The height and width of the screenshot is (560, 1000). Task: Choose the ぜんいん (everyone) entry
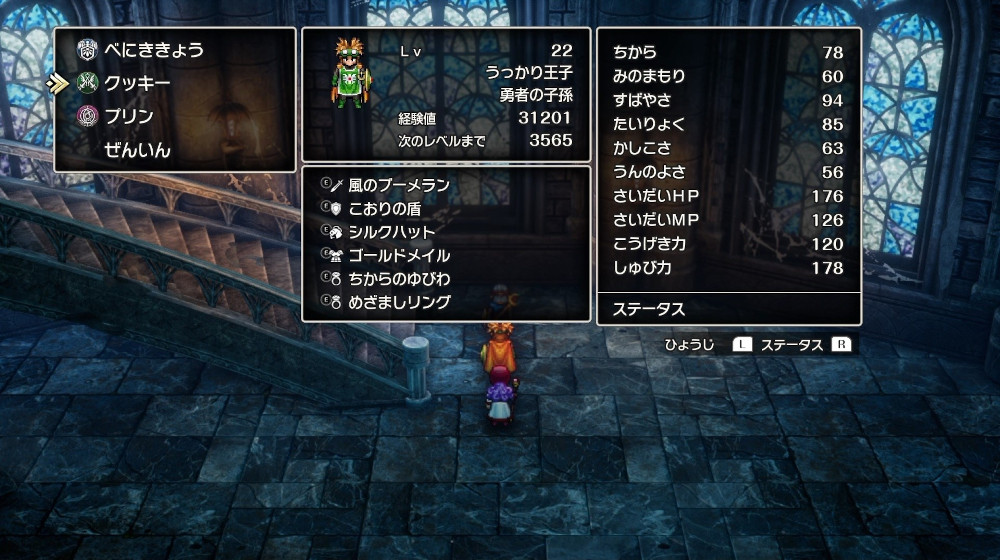click(x=137, y=150)
